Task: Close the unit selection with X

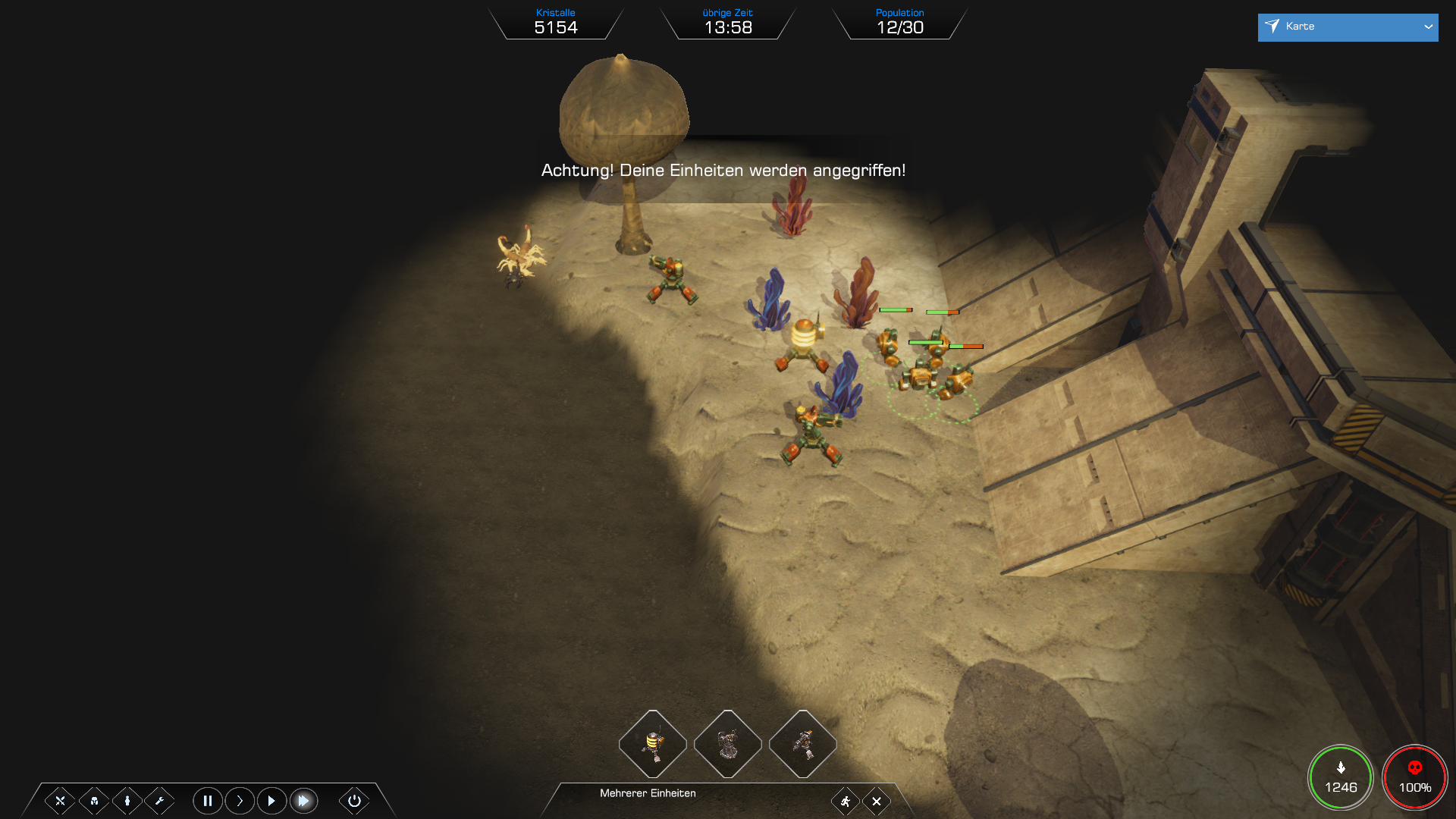Action: pos(877,802)
